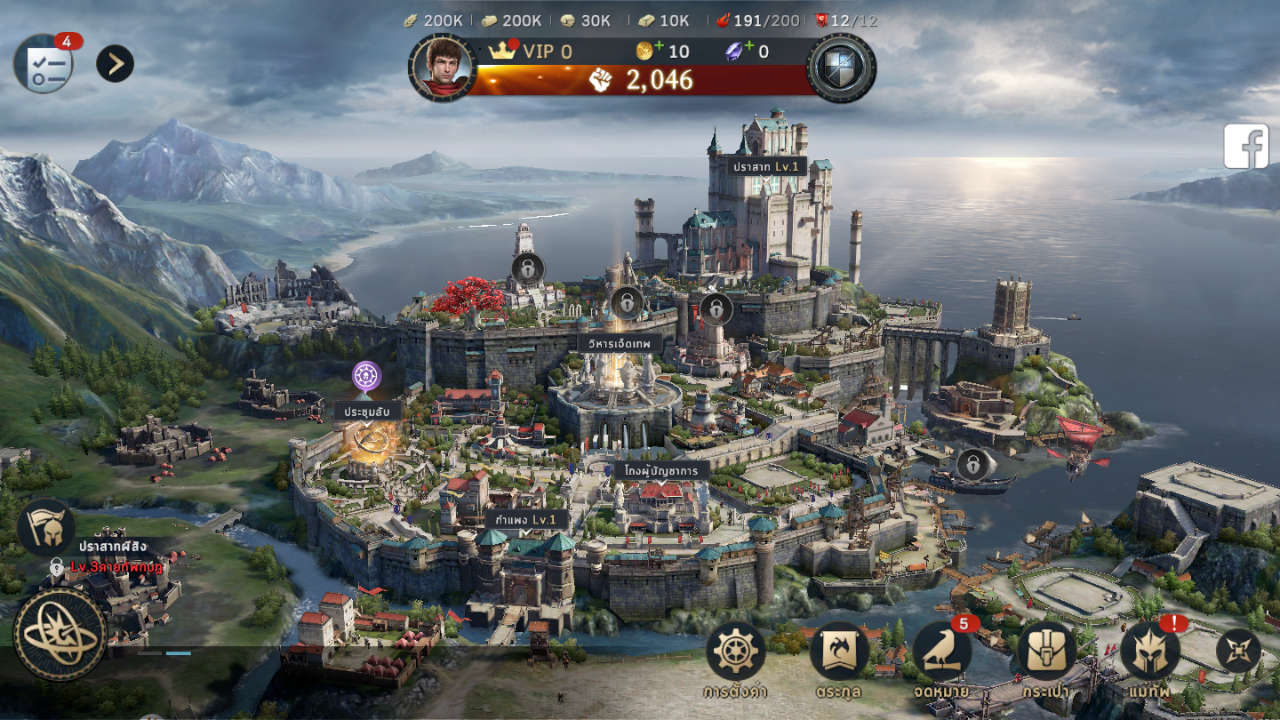This screenshot has height=720, width=1280.
Task: Expand the arrow button beside the checklist
Action: tap(115, 64)
